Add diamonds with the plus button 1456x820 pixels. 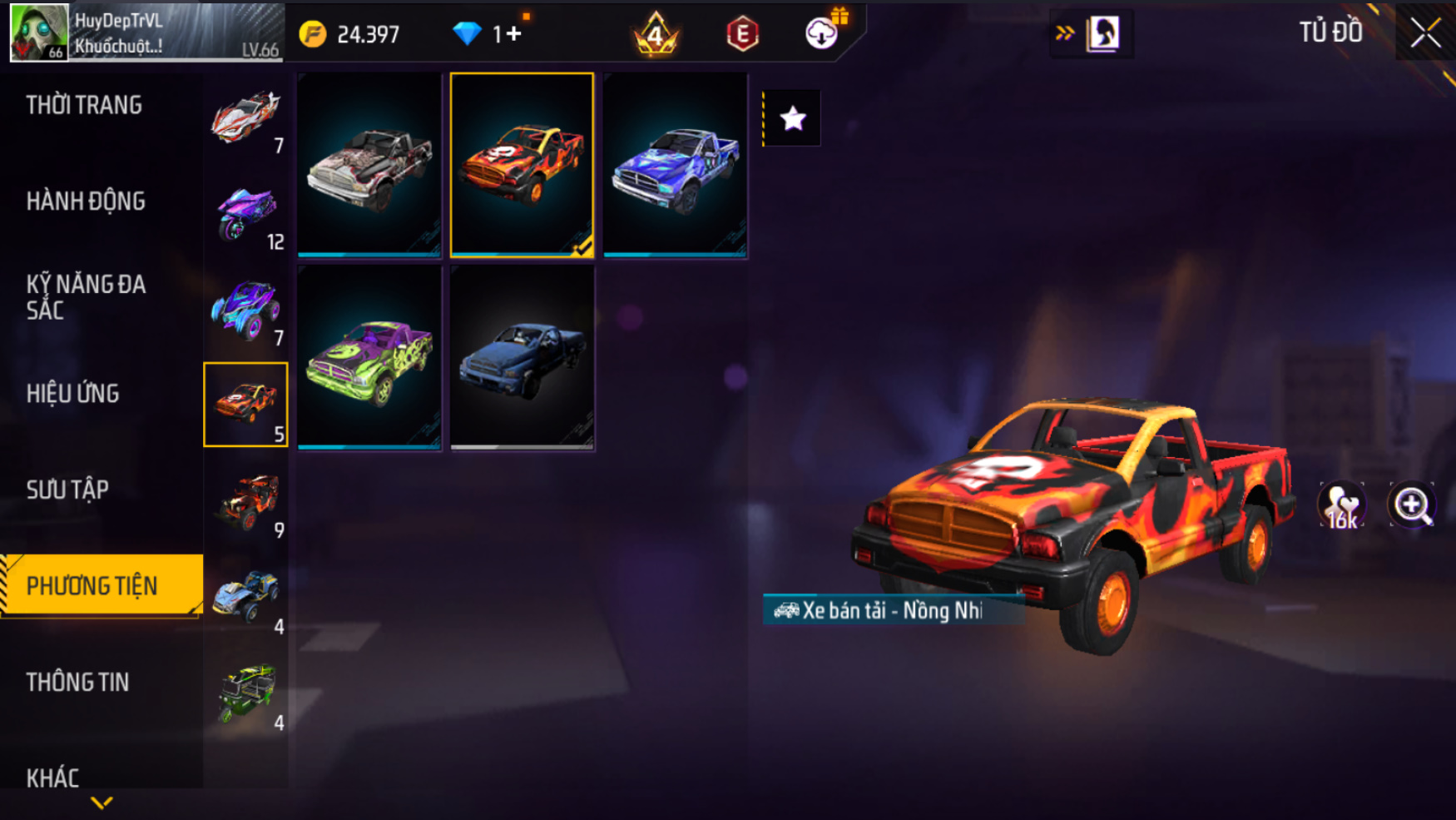(x=513, y=34)
